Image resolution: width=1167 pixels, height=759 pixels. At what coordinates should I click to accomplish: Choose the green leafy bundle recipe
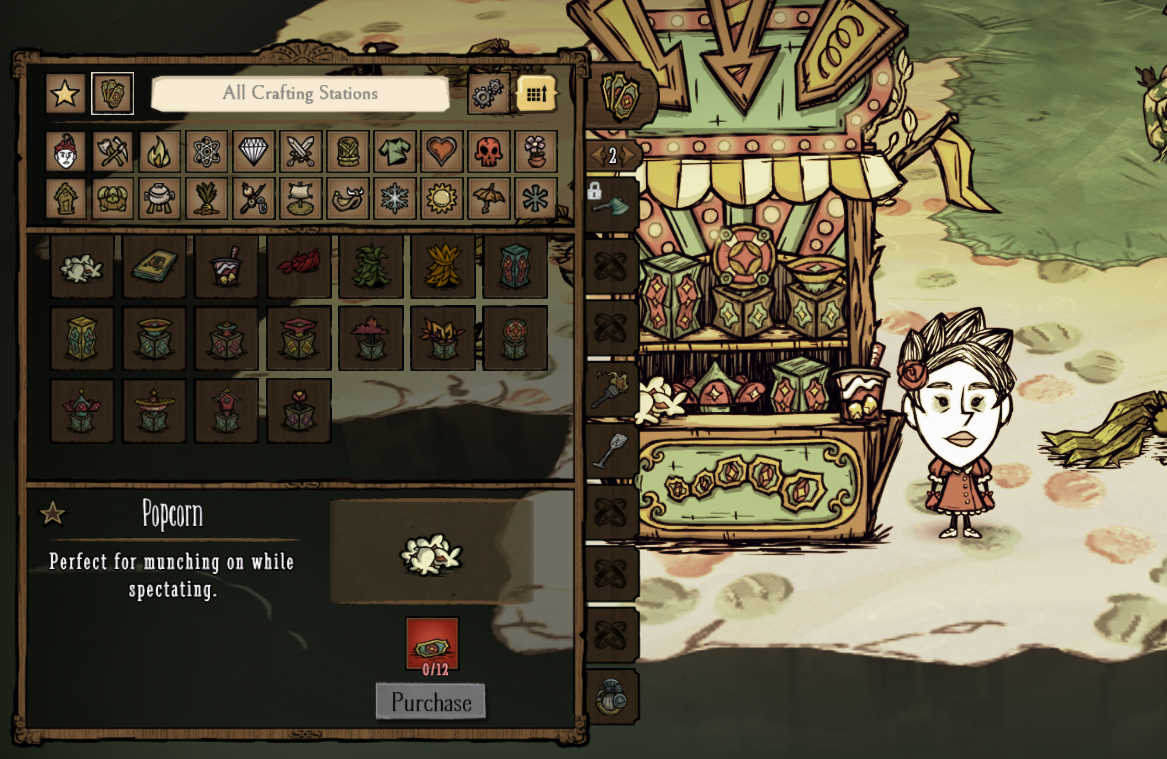point(370,267)
